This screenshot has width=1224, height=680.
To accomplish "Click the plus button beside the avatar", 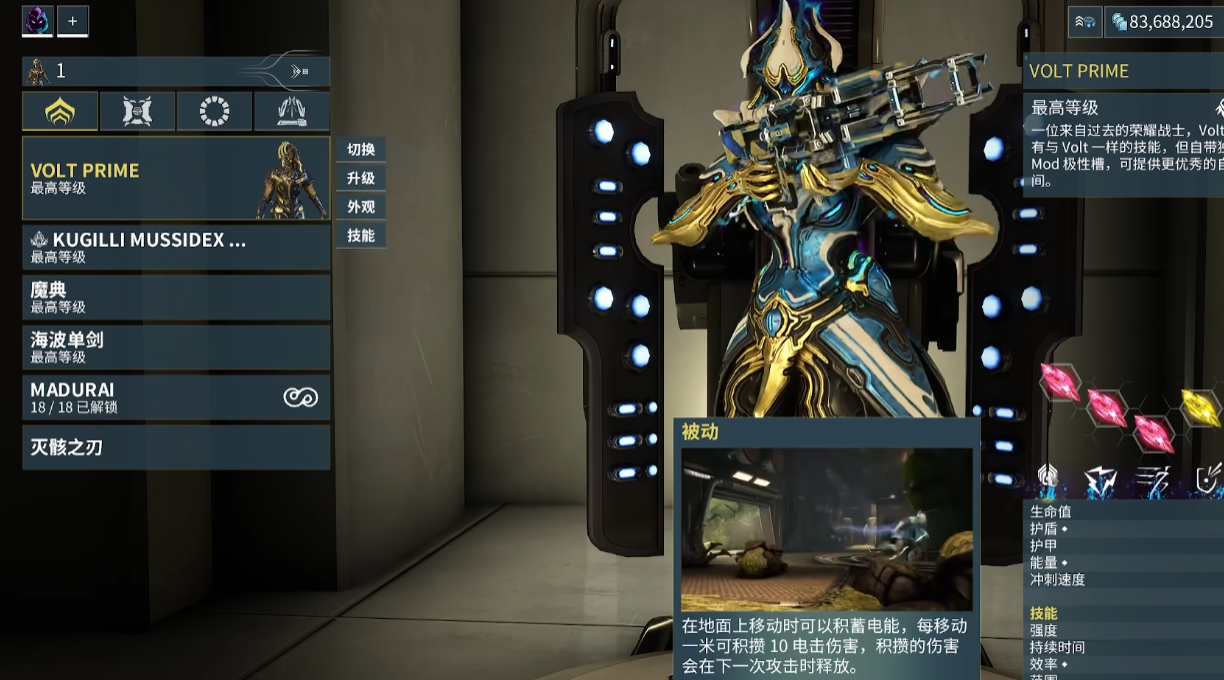I will 73,21.
